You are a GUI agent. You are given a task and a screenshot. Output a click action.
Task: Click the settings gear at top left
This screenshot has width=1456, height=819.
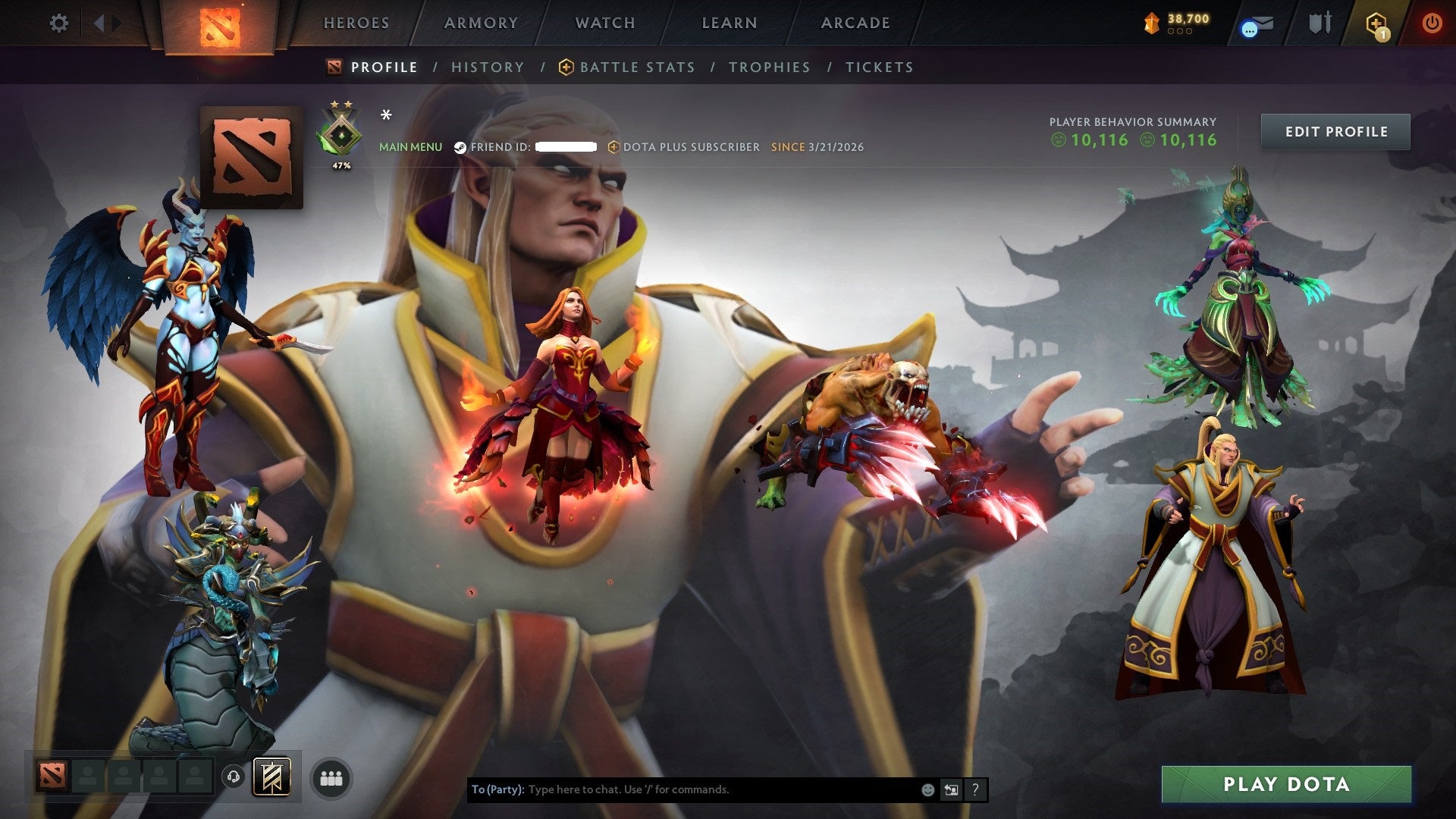point(59,23)
